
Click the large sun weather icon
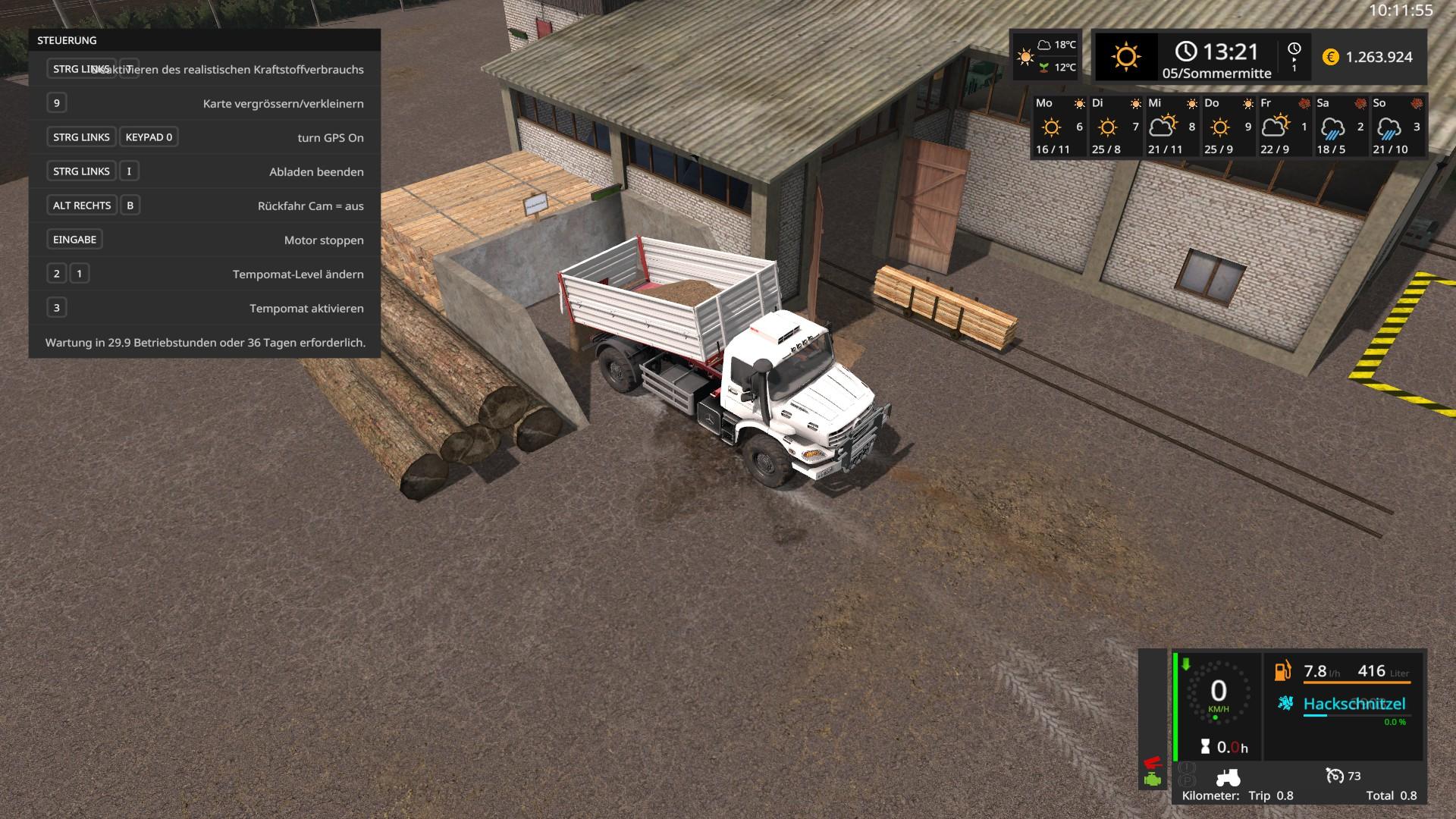coord(1125,57)
